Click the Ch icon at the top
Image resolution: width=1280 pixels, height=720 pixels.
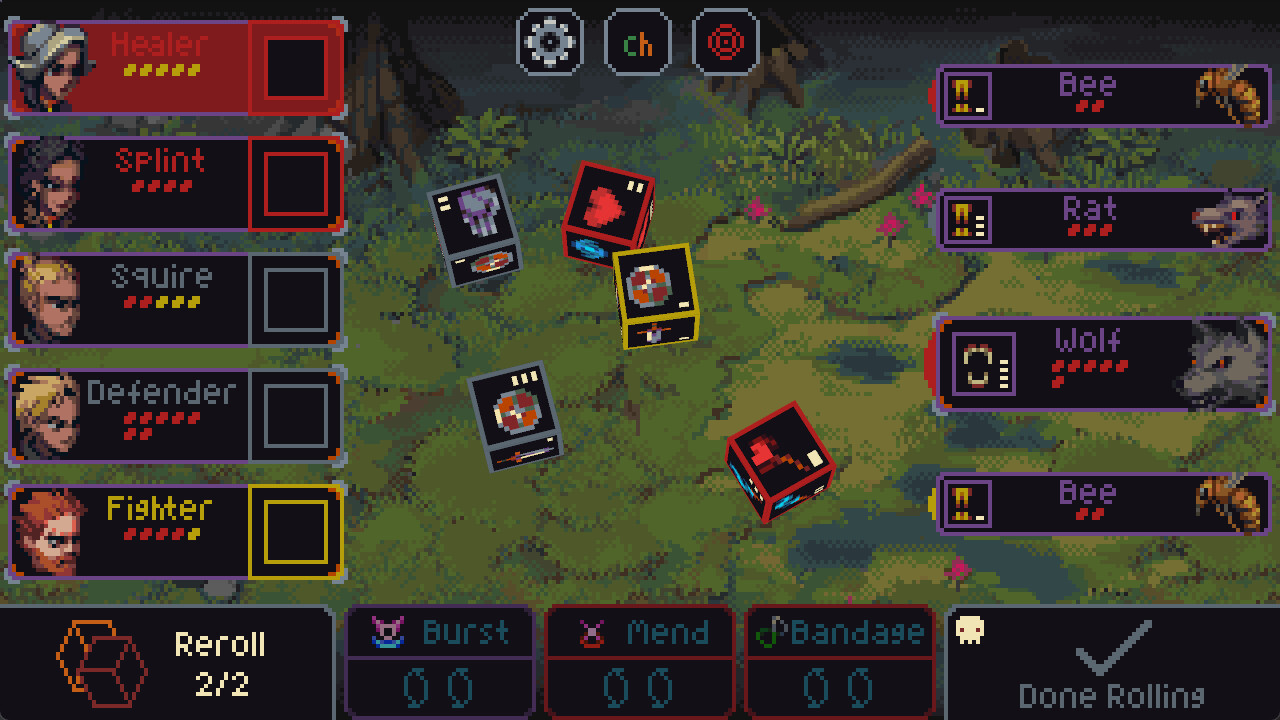pyautogui.click(x=638, y=41)
